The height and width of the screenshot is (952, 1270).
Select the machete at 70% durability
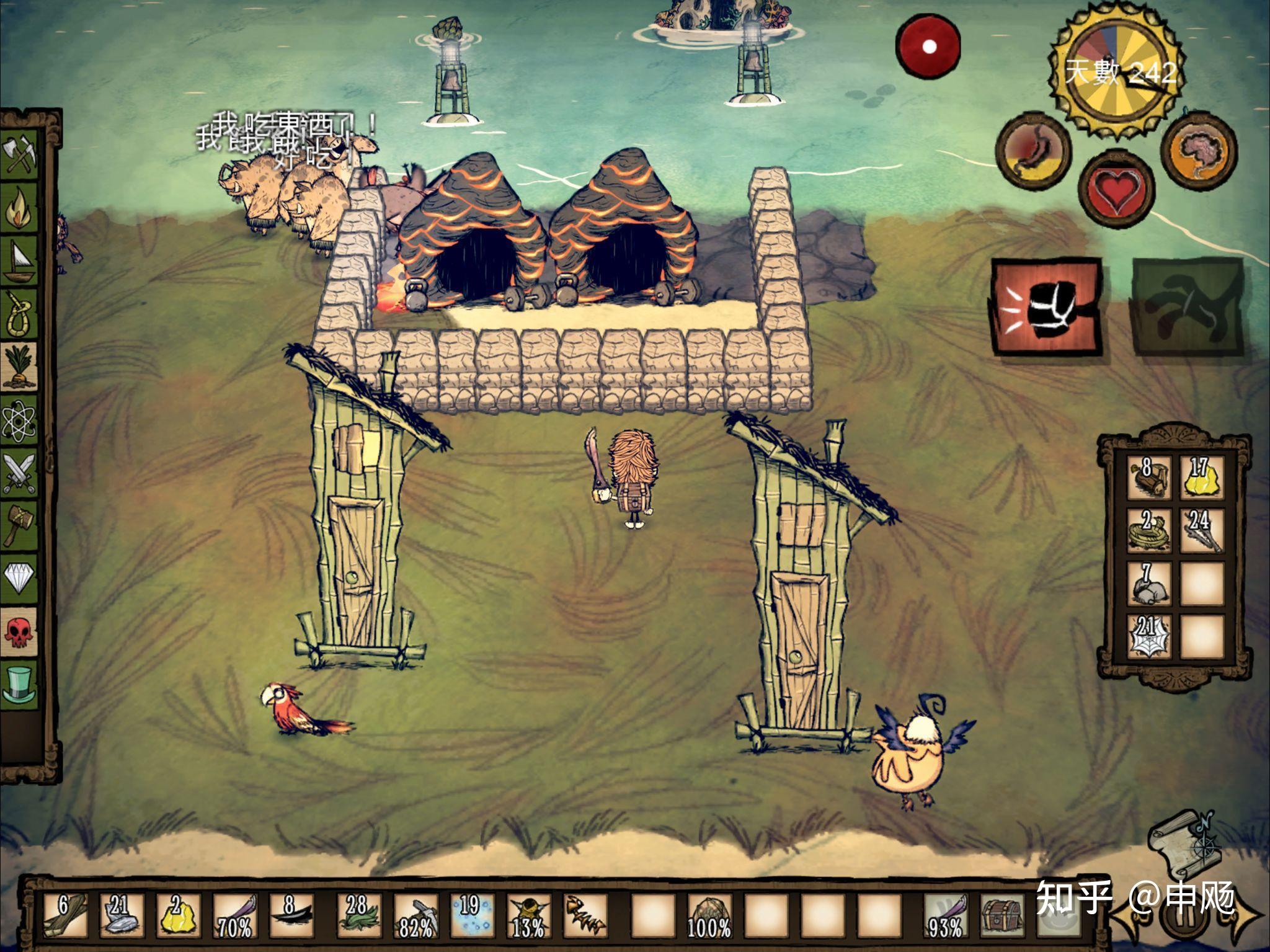[x=234, y=914]
